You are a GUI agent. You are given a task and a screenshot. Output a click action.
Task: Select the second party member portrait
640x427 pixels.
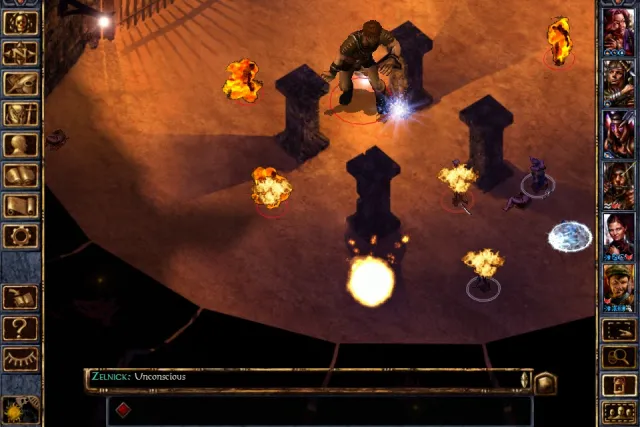point(619,82)
